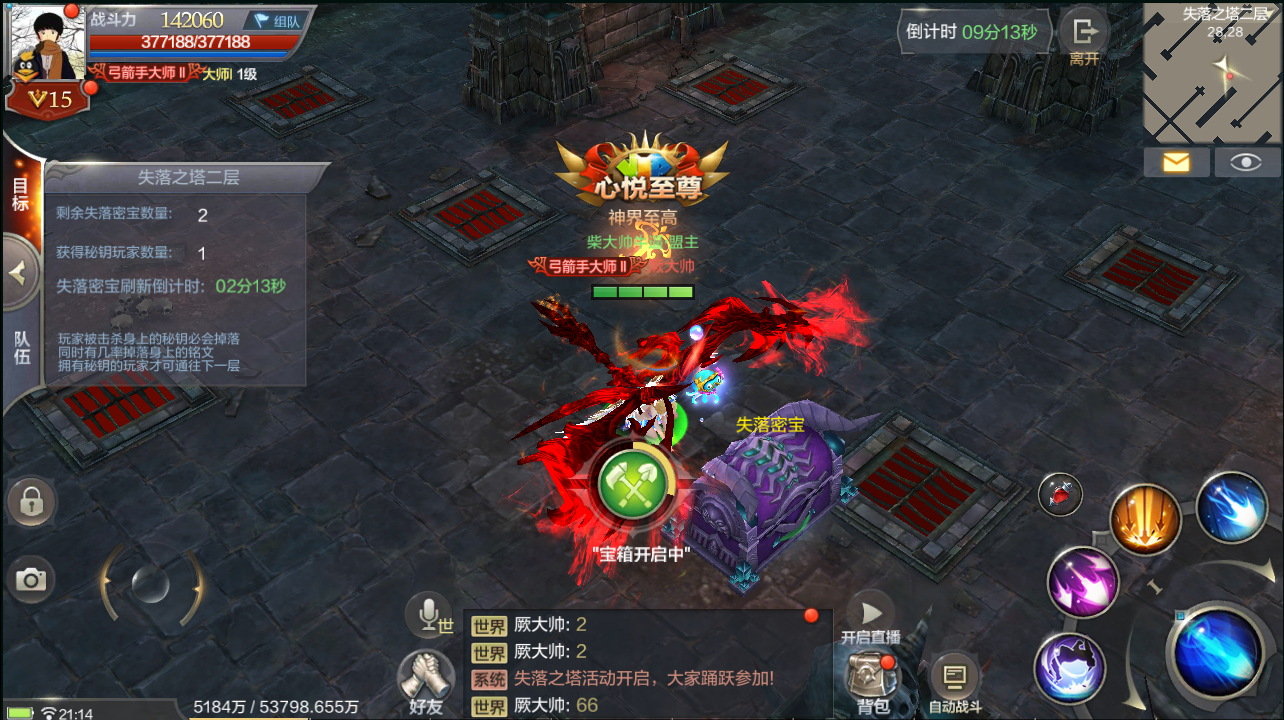1284x720 pixels.
Task: Open the mail envelope icon
Action: click(x=1176, y=161)
